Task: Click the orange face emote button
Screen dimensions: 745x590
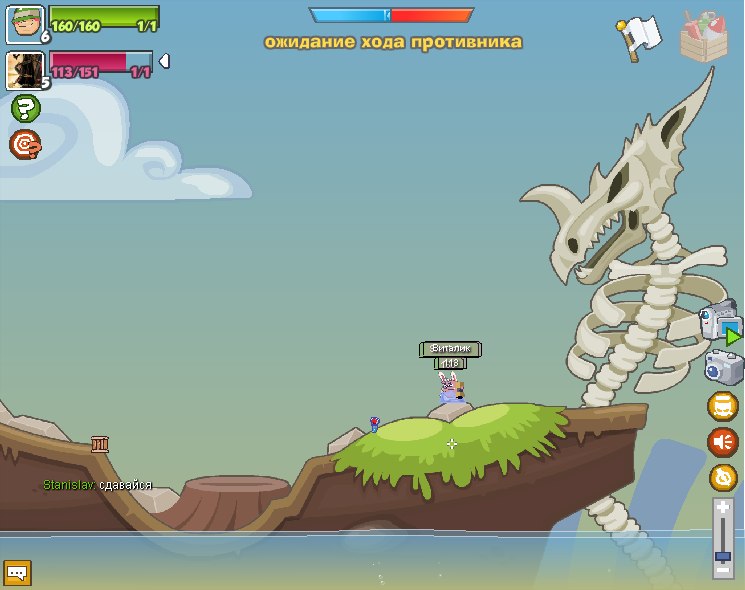Action: tap(722, 406)
